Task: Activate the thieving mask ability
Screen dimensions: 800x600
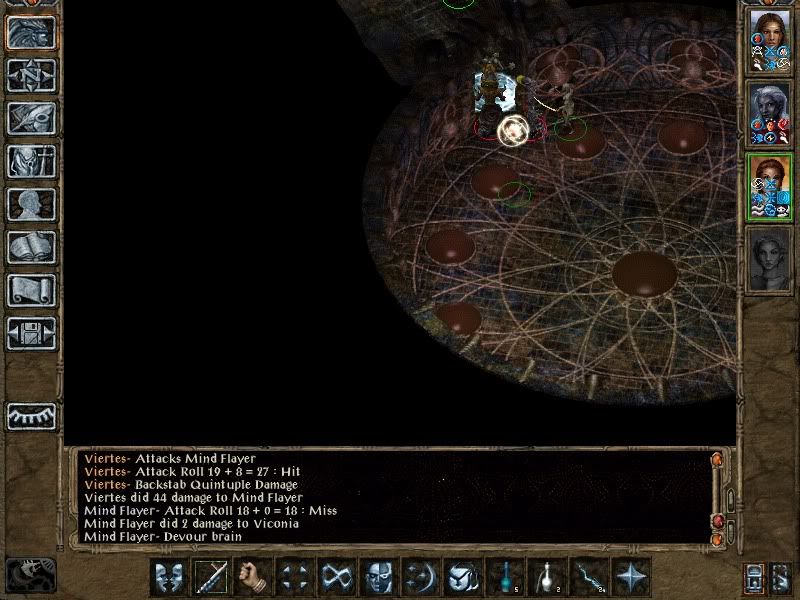Action: (x=380, y=577)
